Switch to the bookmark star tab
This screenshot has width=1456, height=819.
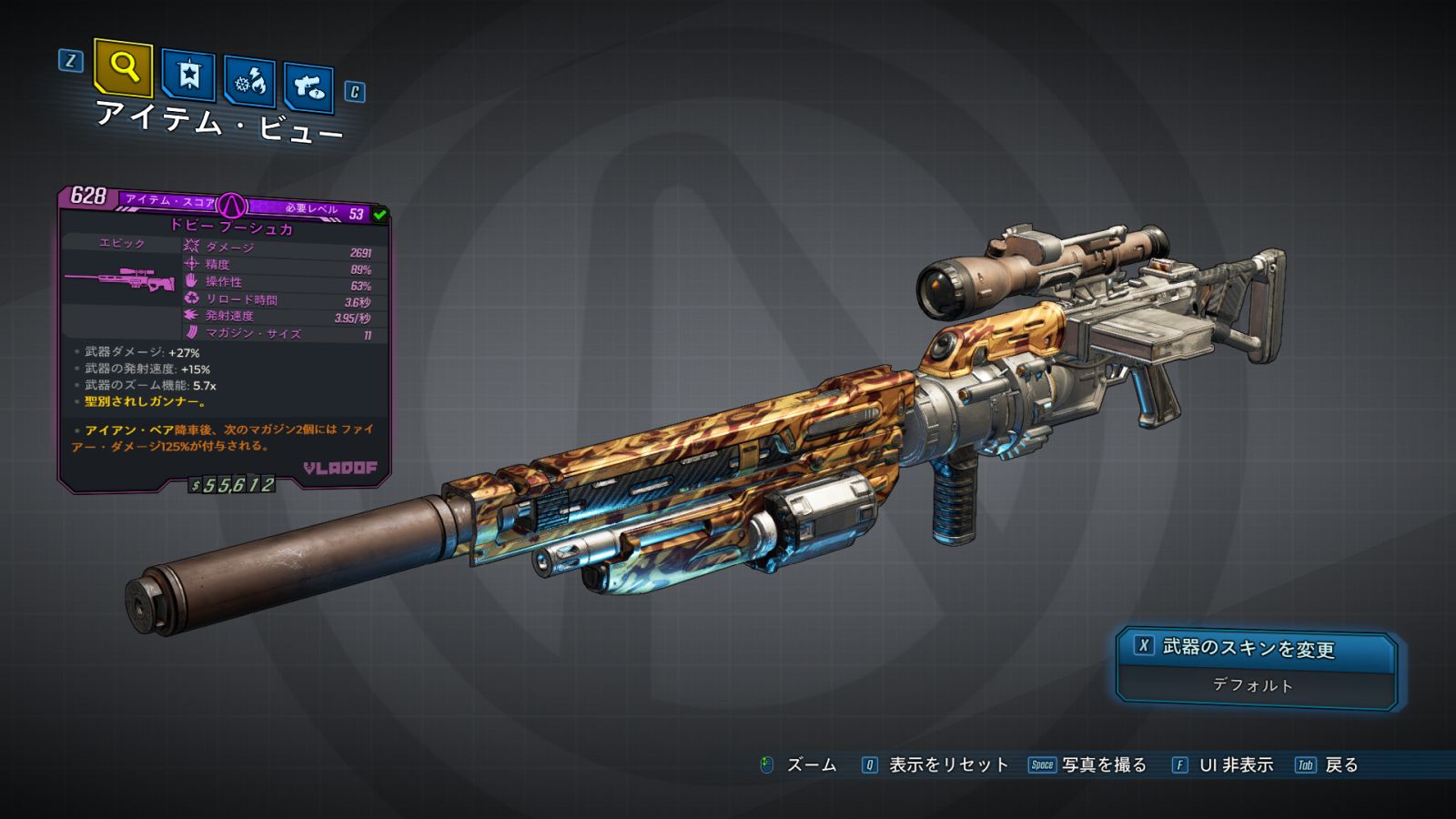188,76
